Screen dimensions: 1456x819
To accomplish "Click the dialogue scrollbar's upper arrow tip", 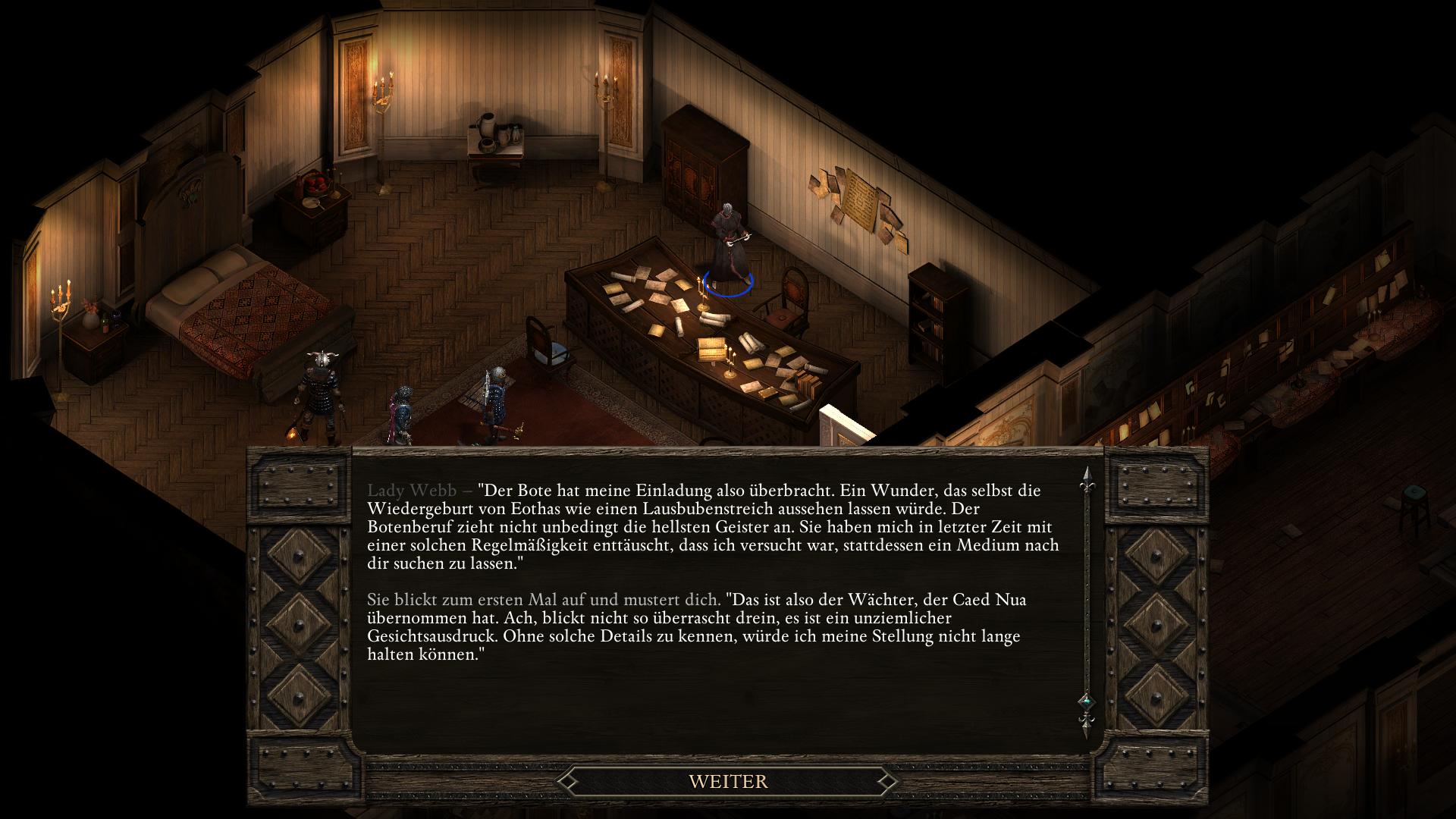I will (1087, 476).
